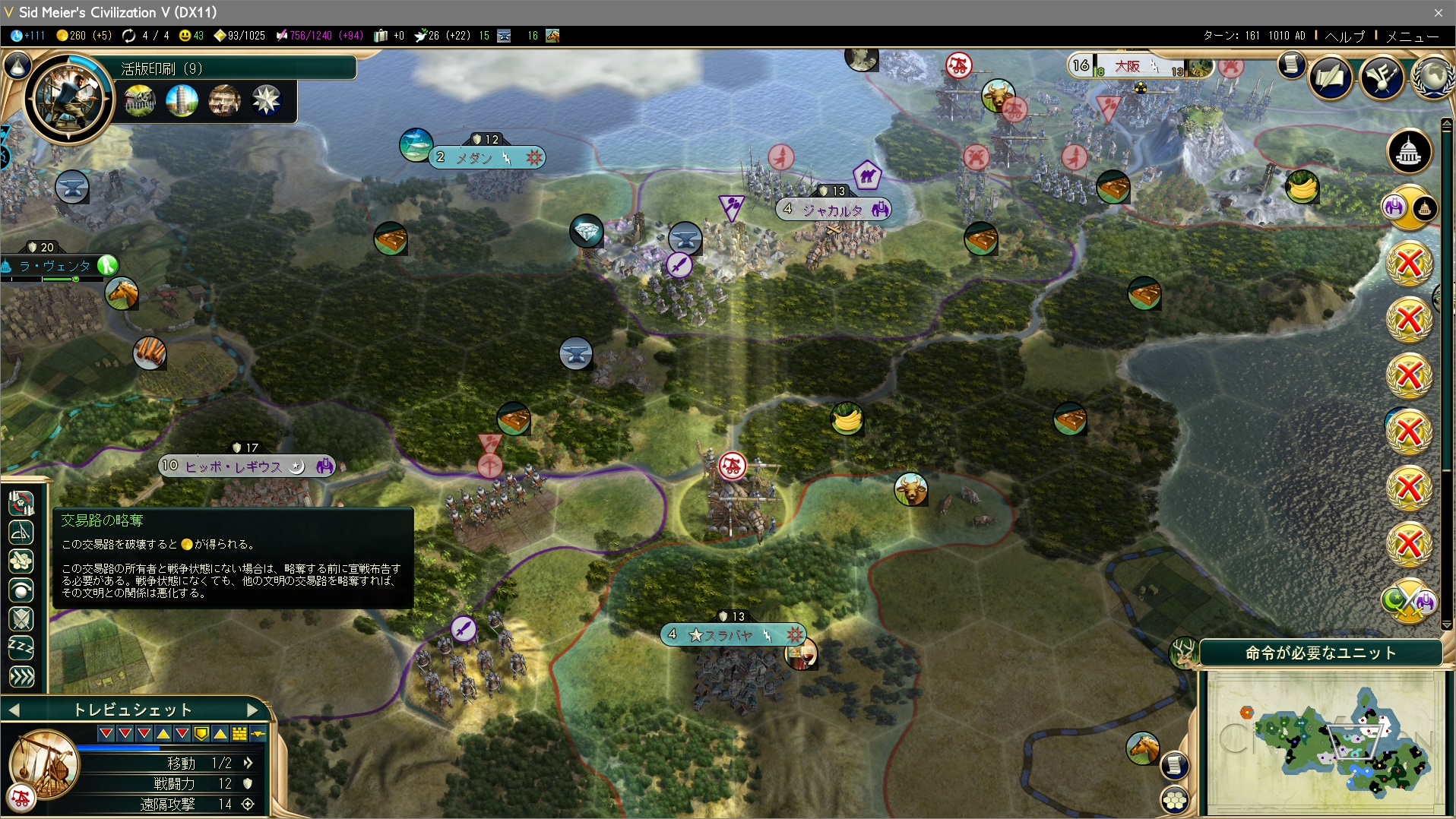The height and width of the screenshot is (819, 1456).
Task: Open the World Congress globe button
Action: [1432, 77]
